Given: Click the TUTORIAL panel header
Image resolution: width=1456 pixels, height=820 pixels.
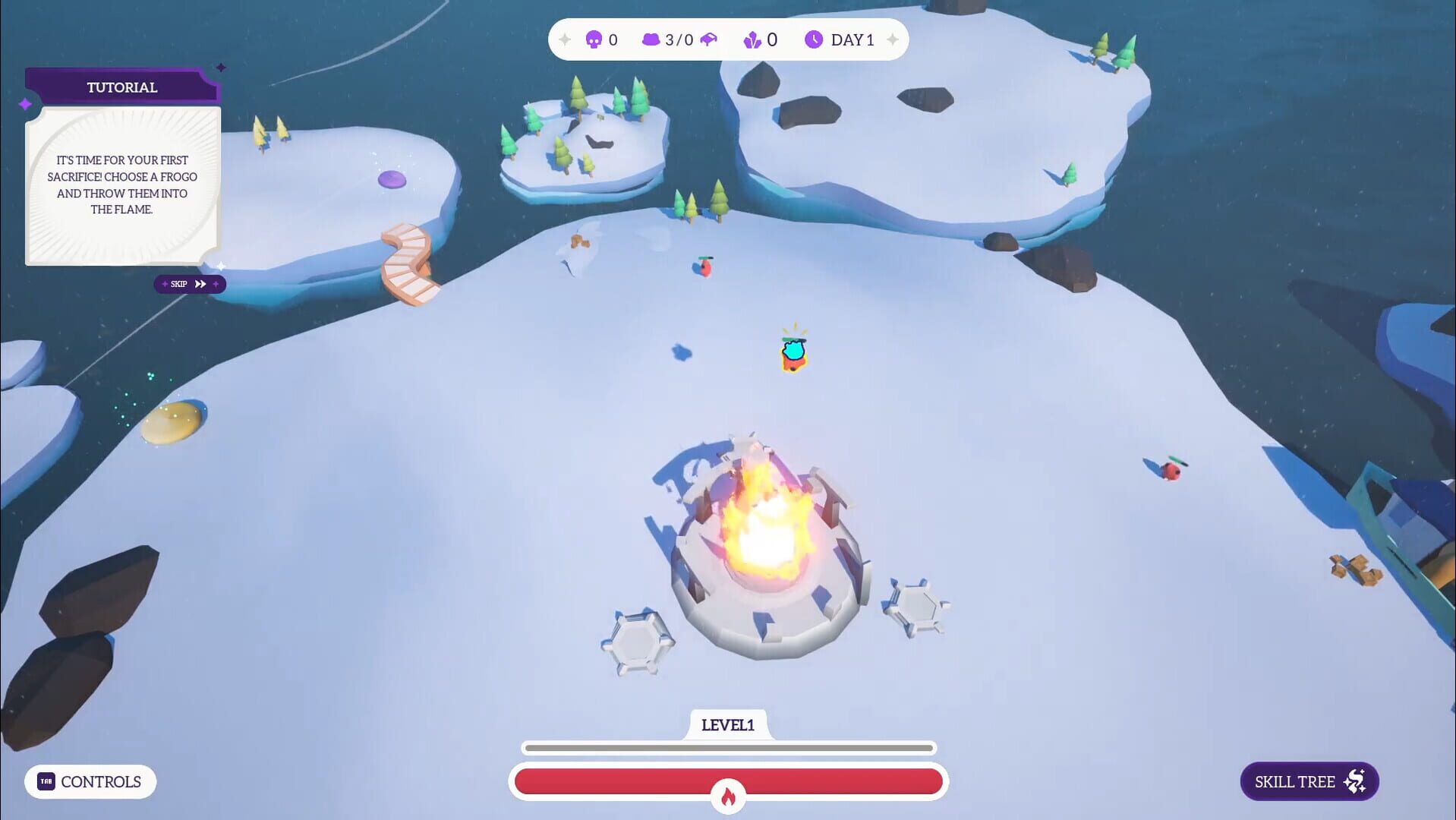Looking at the screenshot, I should pos(121,87).
